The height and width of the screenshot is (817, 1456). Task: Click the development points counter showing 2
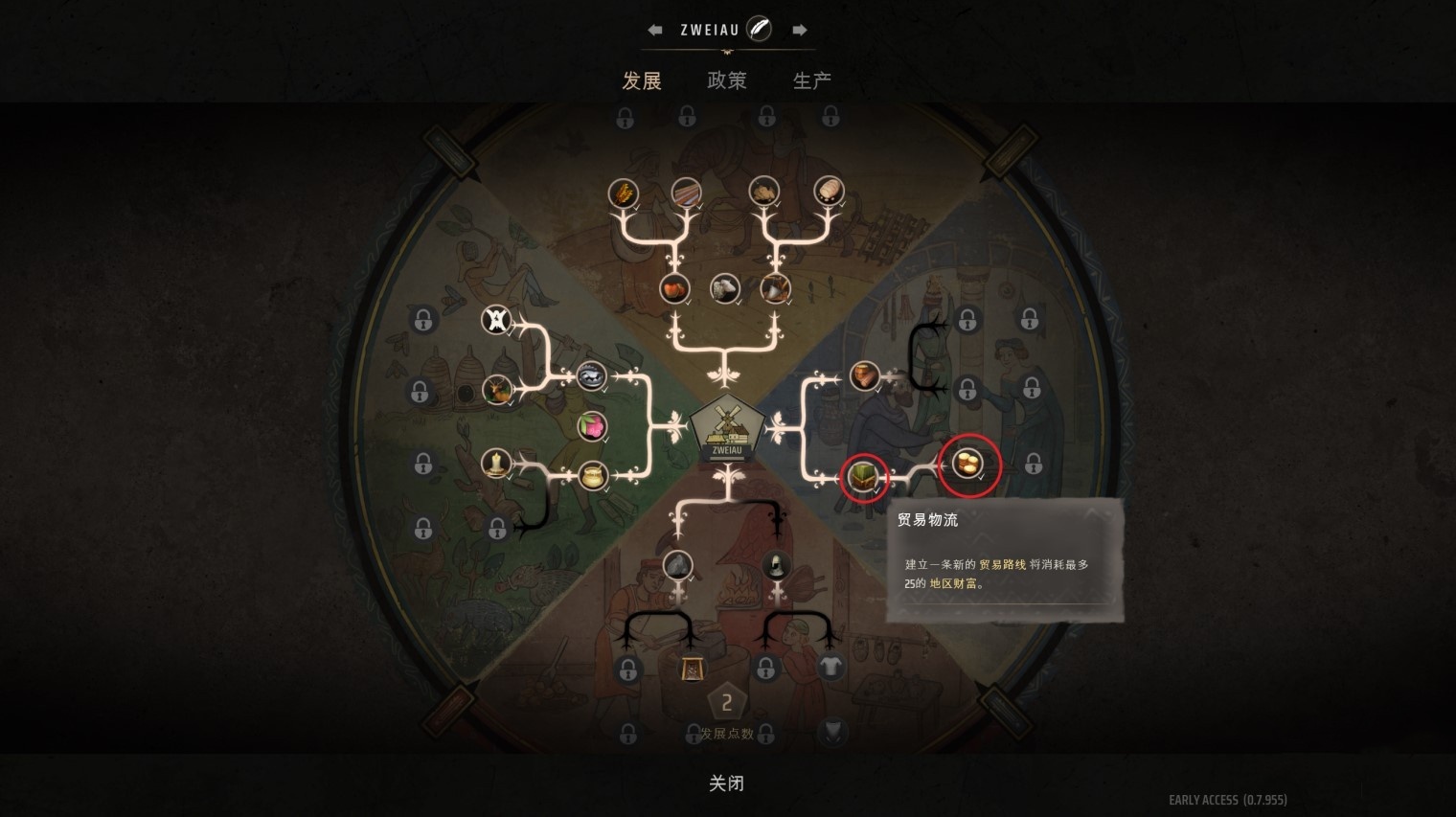(727, 702)
